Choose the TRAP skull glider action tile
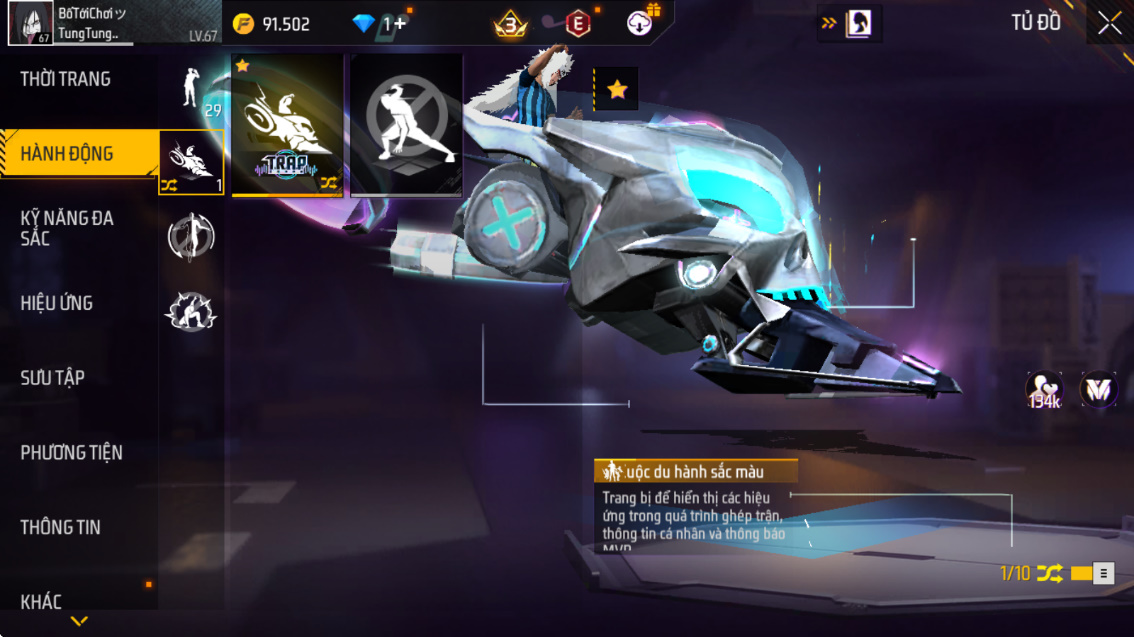Image resolution: width=1134 pixels, height=637 pixels. point(287,124)
